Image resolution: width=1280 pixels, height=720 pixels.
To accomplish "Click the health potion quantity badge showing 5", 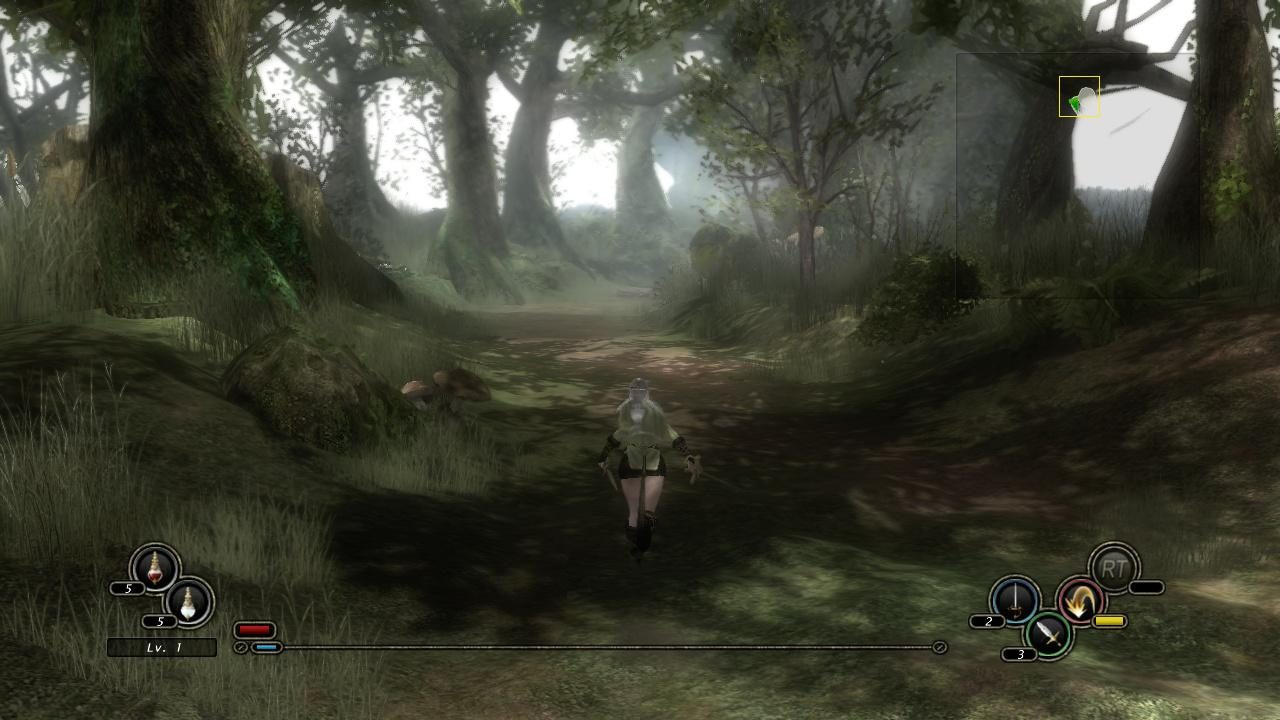I will [x=127, y=588].
